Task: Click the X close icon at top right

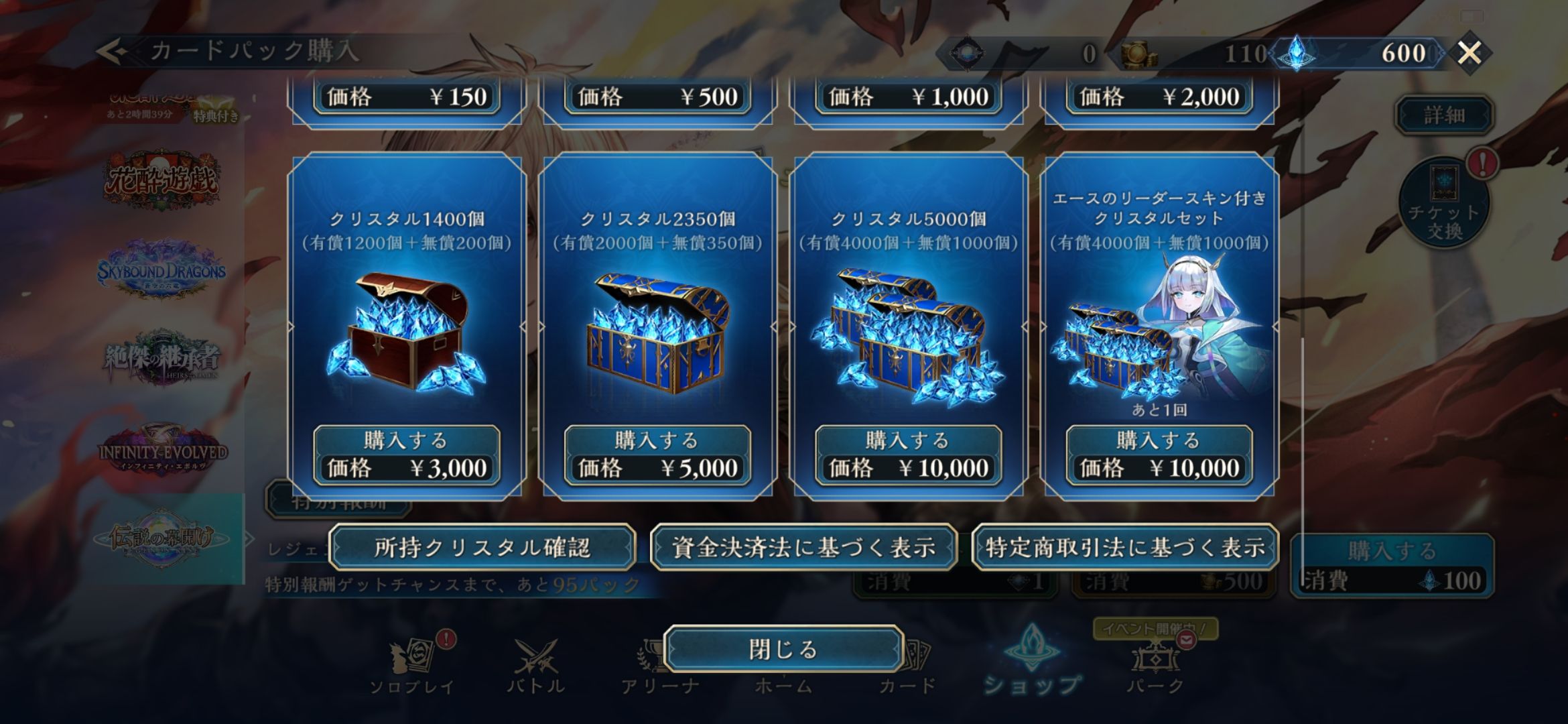Action: [1469, 52]
